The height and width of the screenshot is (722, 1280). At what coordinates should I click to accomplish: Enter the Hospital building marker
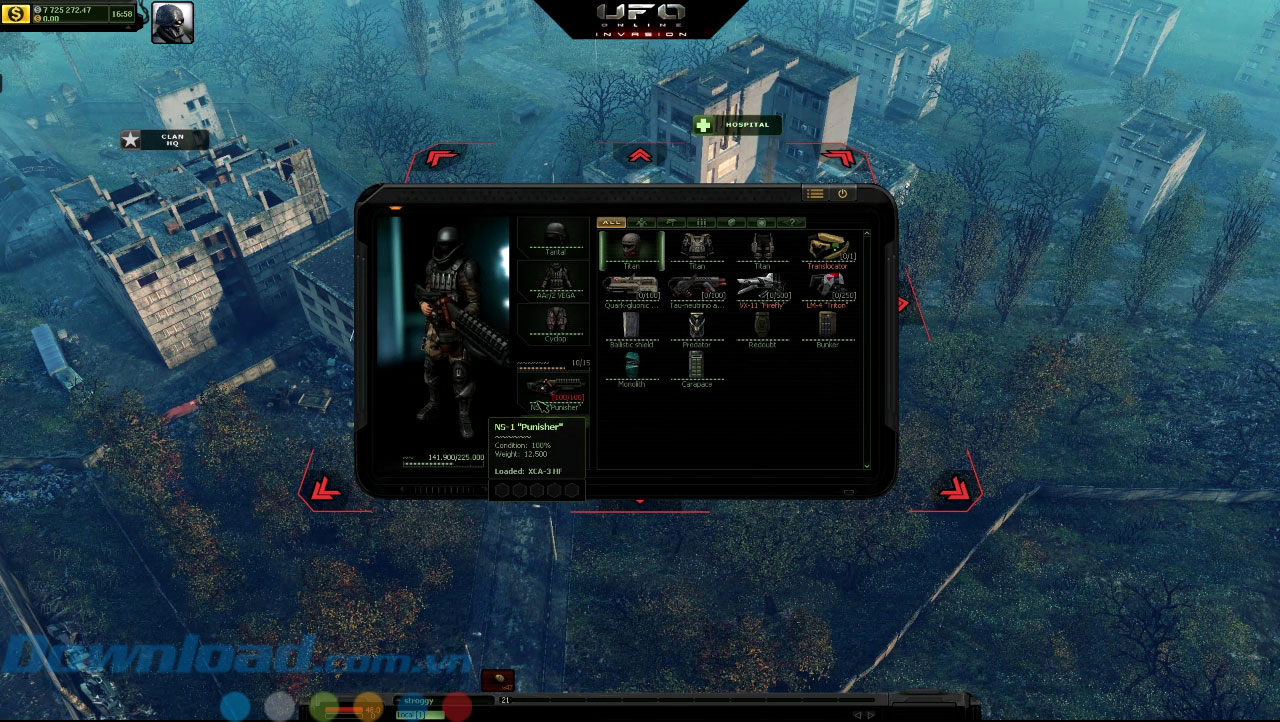click(737, 125)
